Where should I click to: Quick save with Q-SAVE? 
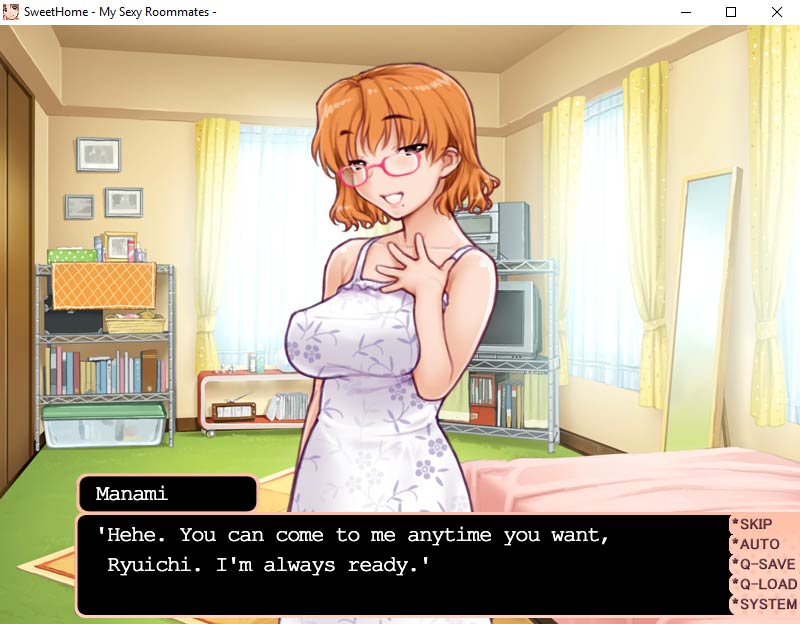(x=765, y=564)
